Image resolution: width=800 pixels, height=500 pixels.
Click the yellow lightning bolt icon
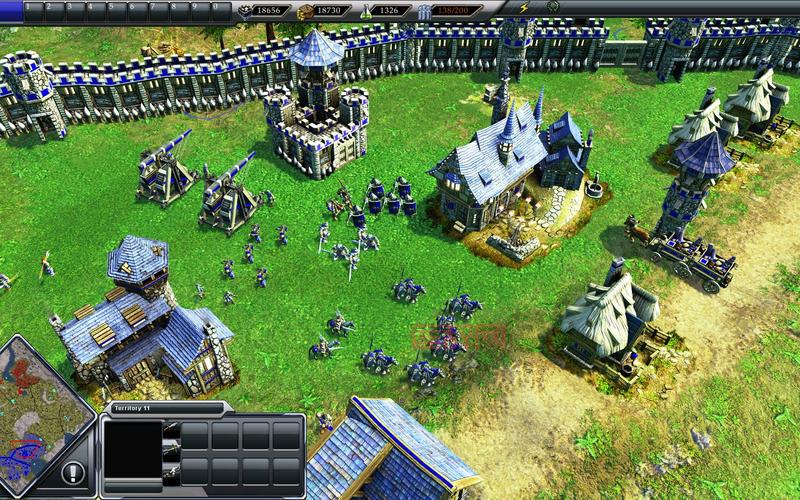tap(525, 8)
